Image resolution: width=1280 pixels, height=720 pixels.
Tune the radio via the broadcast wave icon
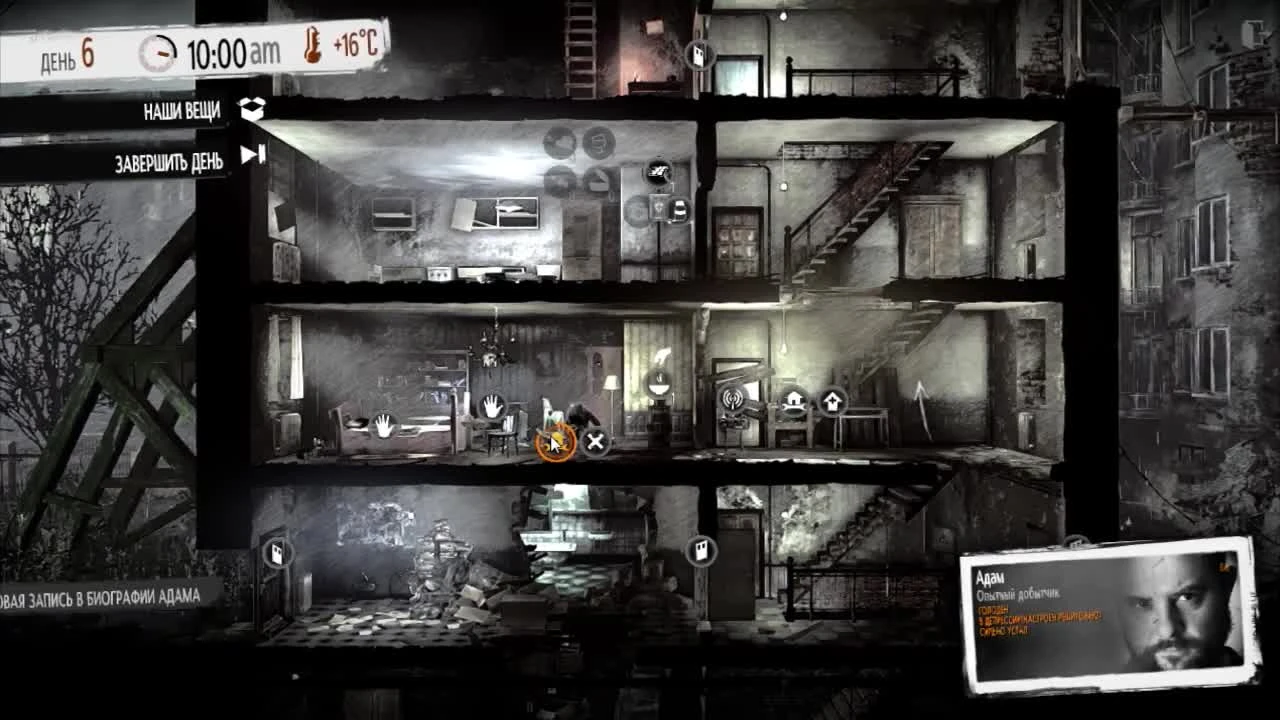(x=731, y=400)
